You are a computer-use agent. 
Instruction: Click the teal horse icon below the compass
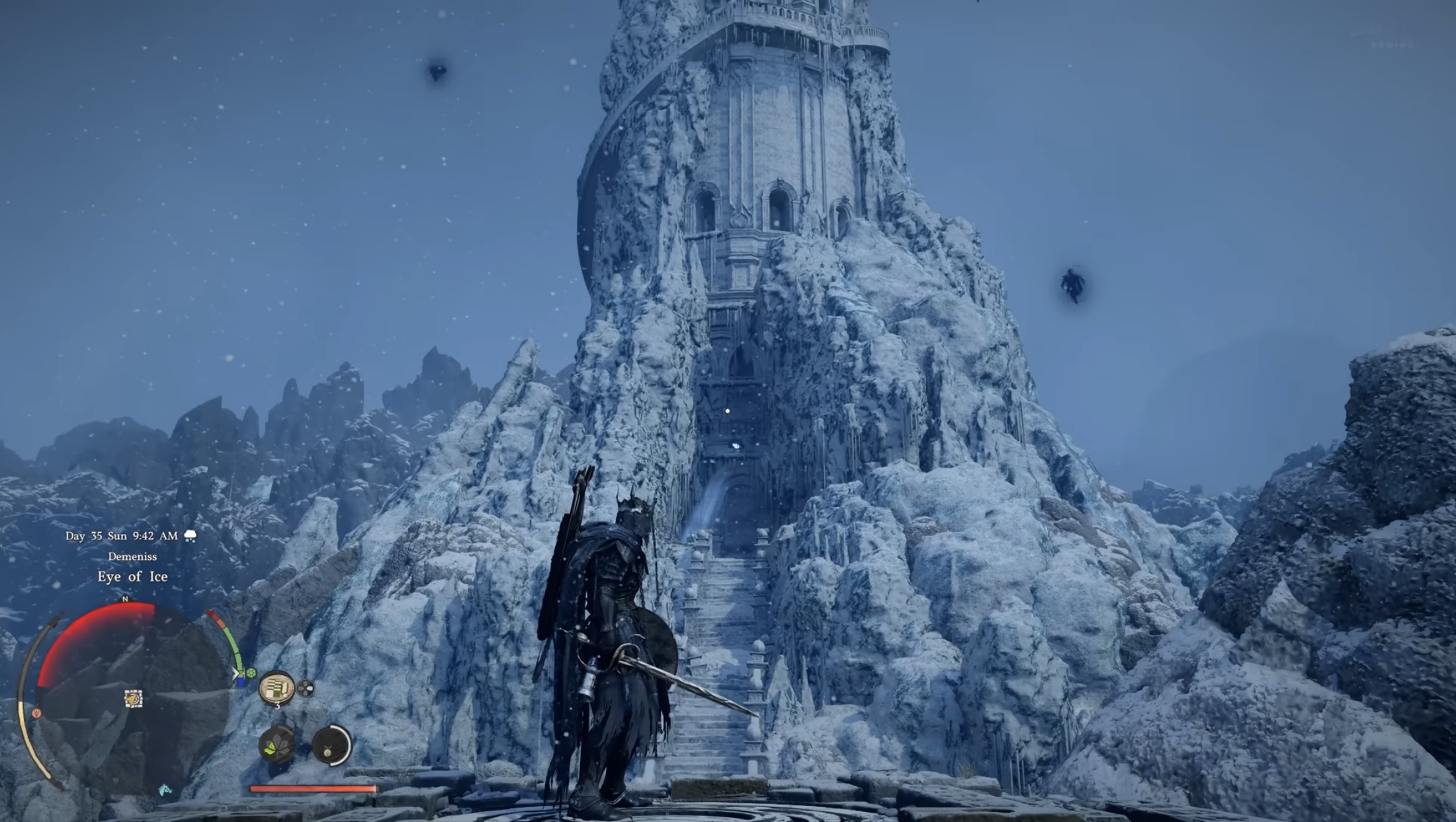click(x=165, y=790)
